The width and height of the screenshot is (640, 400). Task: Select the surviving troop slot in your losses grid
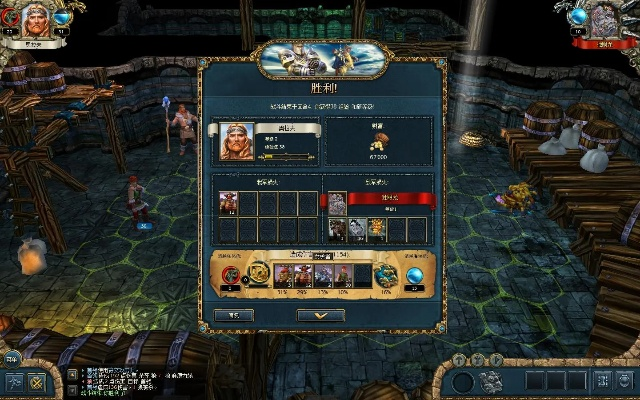[227, 203]
